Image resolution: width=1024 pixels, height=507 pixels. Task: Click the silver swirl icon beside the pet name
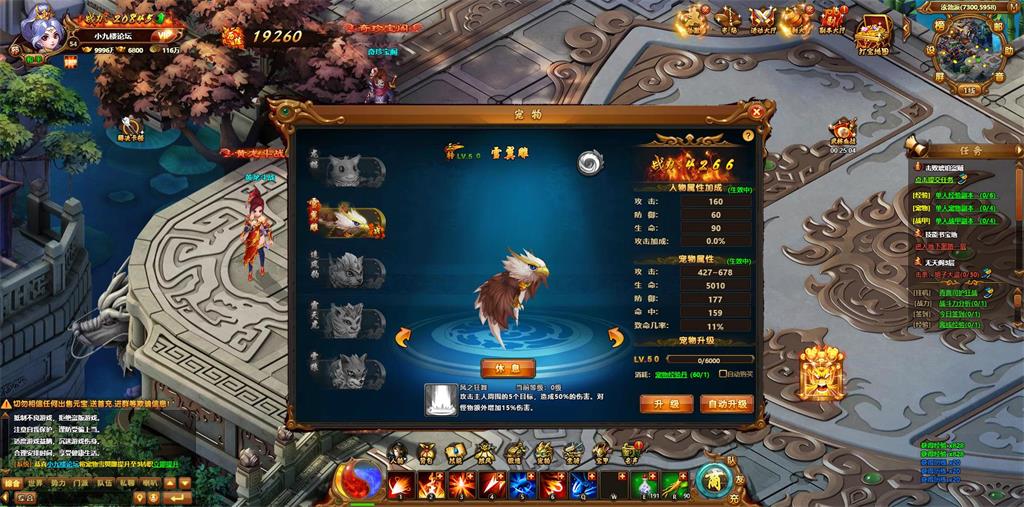588,162
